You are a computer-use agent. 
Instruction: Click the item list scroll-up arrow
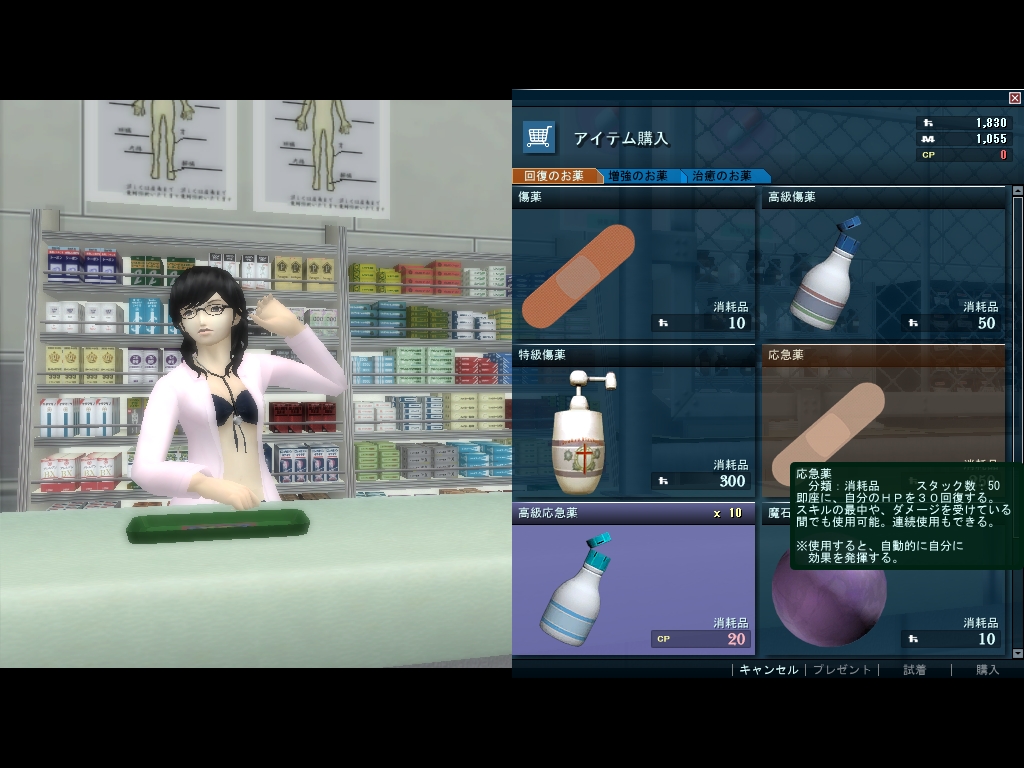point(1018,190)
